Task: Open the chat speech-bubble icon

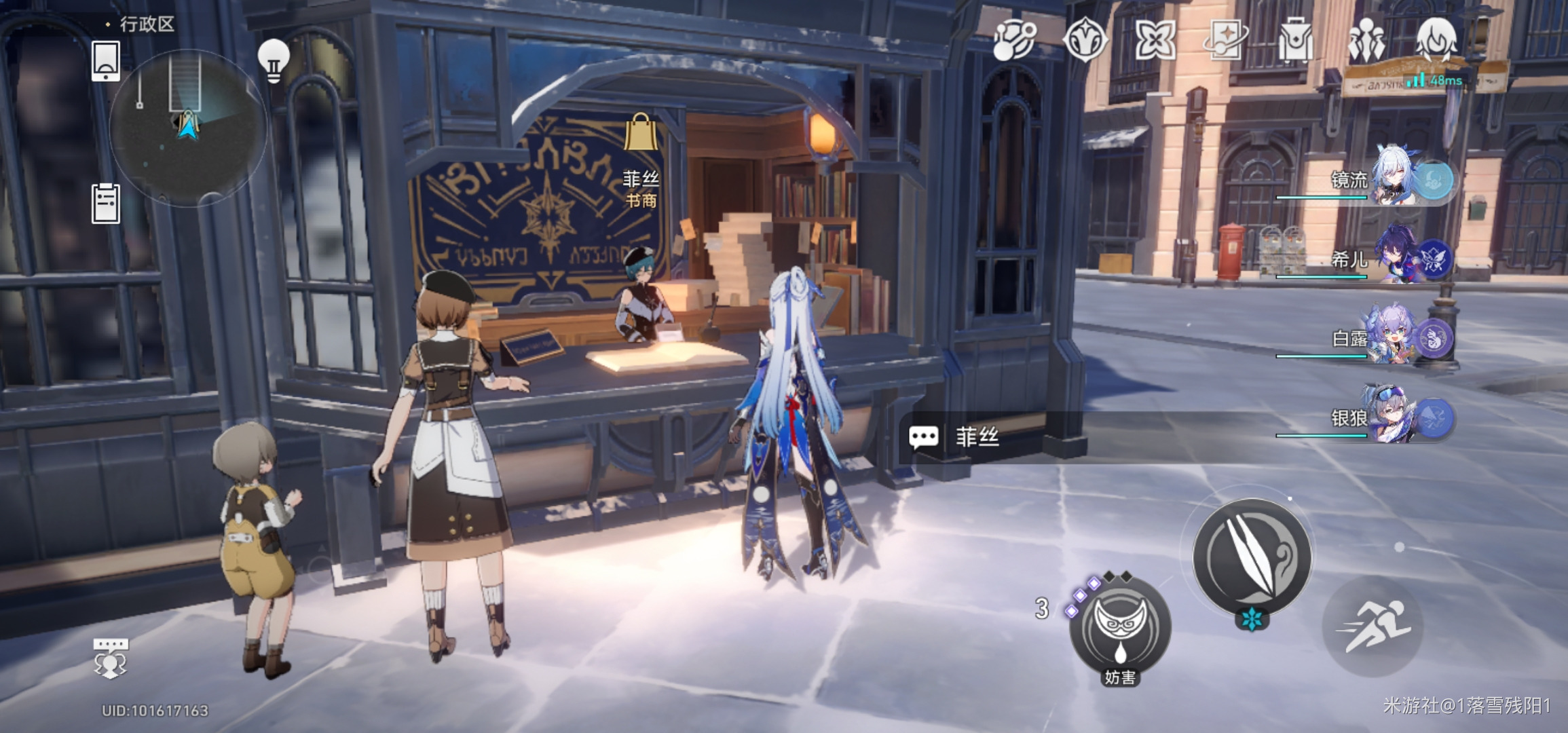Action: 110,657
